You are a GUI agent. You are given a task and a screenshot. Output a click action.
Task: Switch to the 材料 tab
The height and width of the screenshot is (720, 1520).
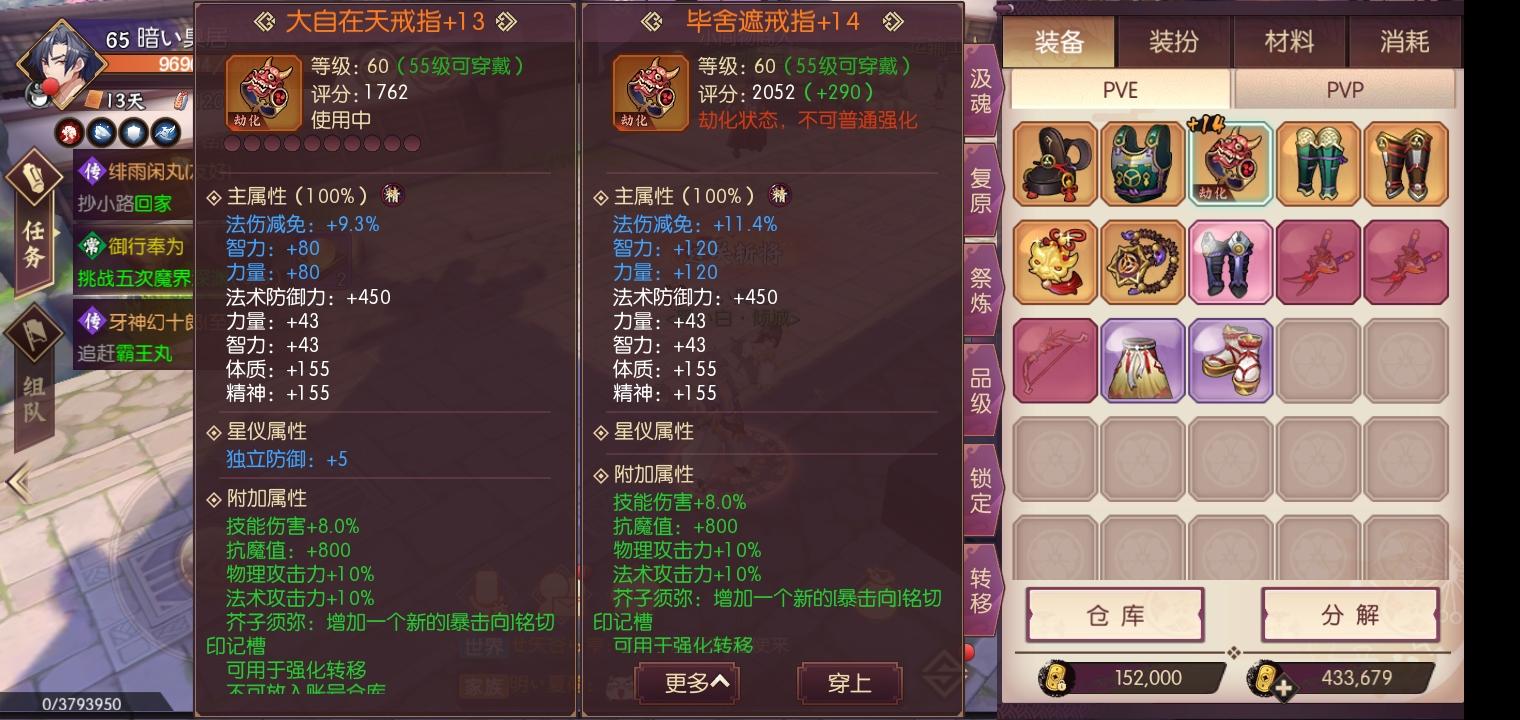click(1288, 43)
